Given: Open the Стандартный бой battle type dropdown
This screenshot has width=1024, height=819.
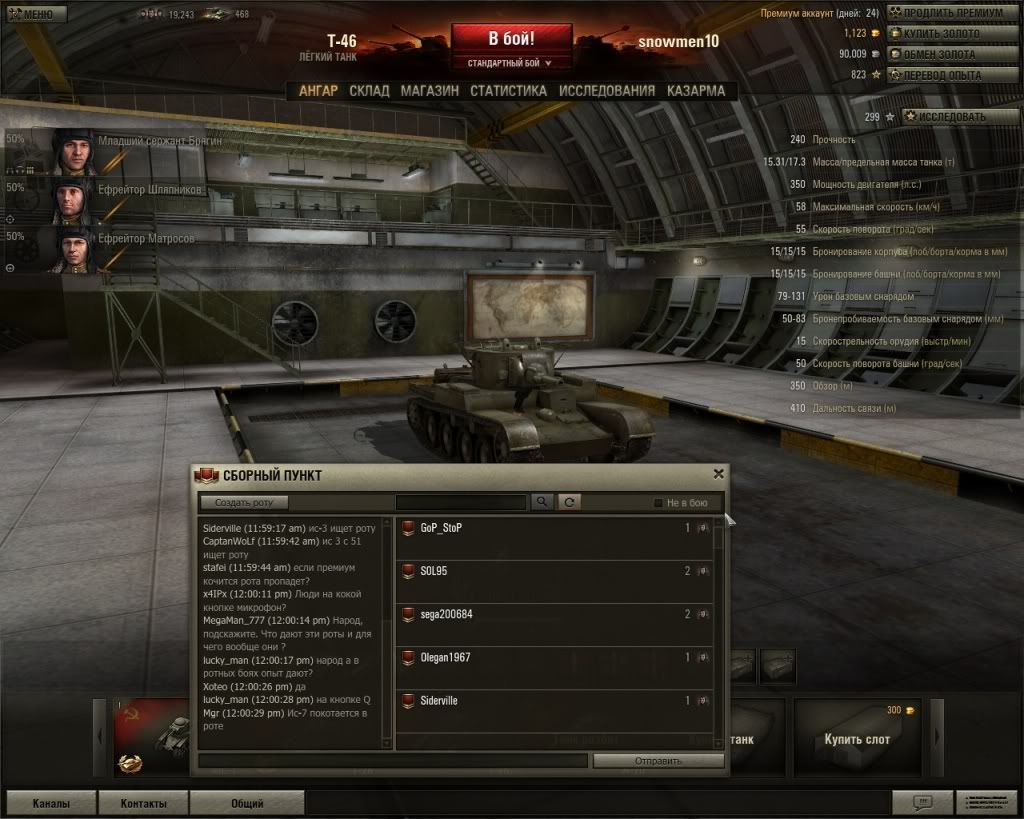Looking at the screenshot, I should [511, 63].
